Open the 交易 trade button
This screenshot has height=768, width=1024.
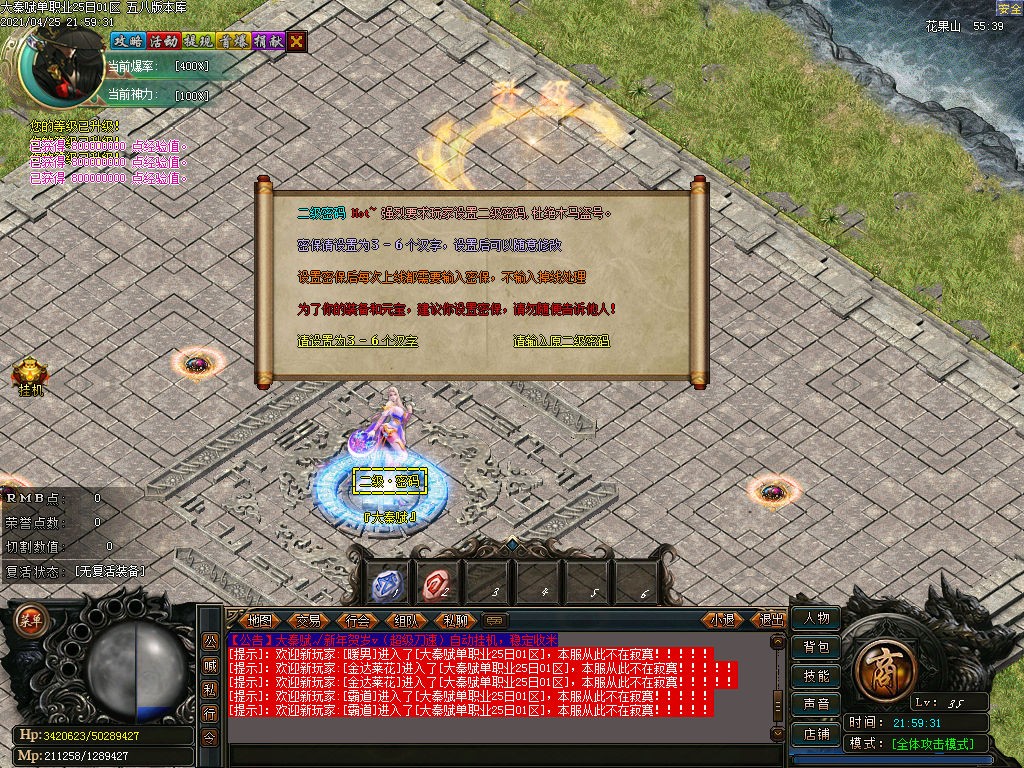tap(308, 620)
